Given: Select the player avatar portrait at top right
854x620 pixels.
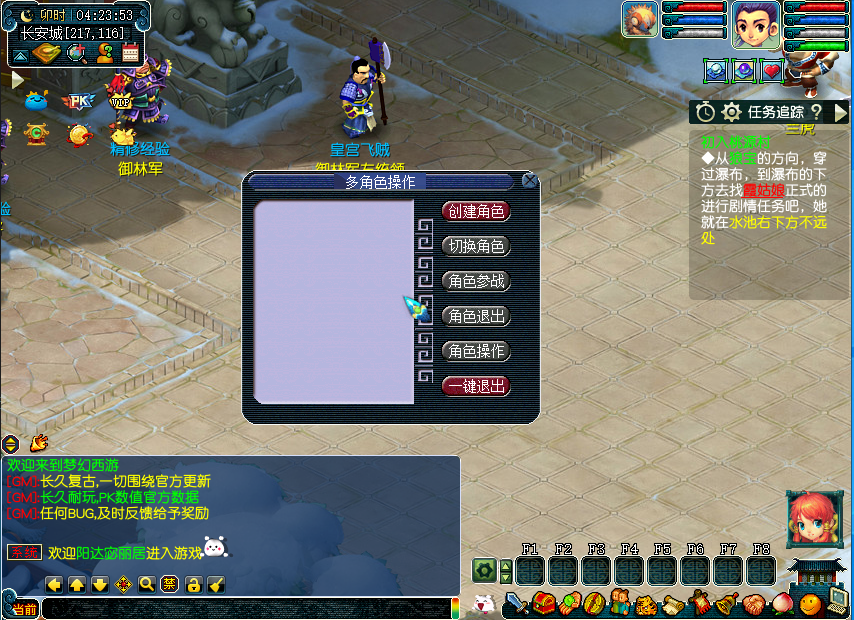Looking at the screenshot, I should point(756,25).
